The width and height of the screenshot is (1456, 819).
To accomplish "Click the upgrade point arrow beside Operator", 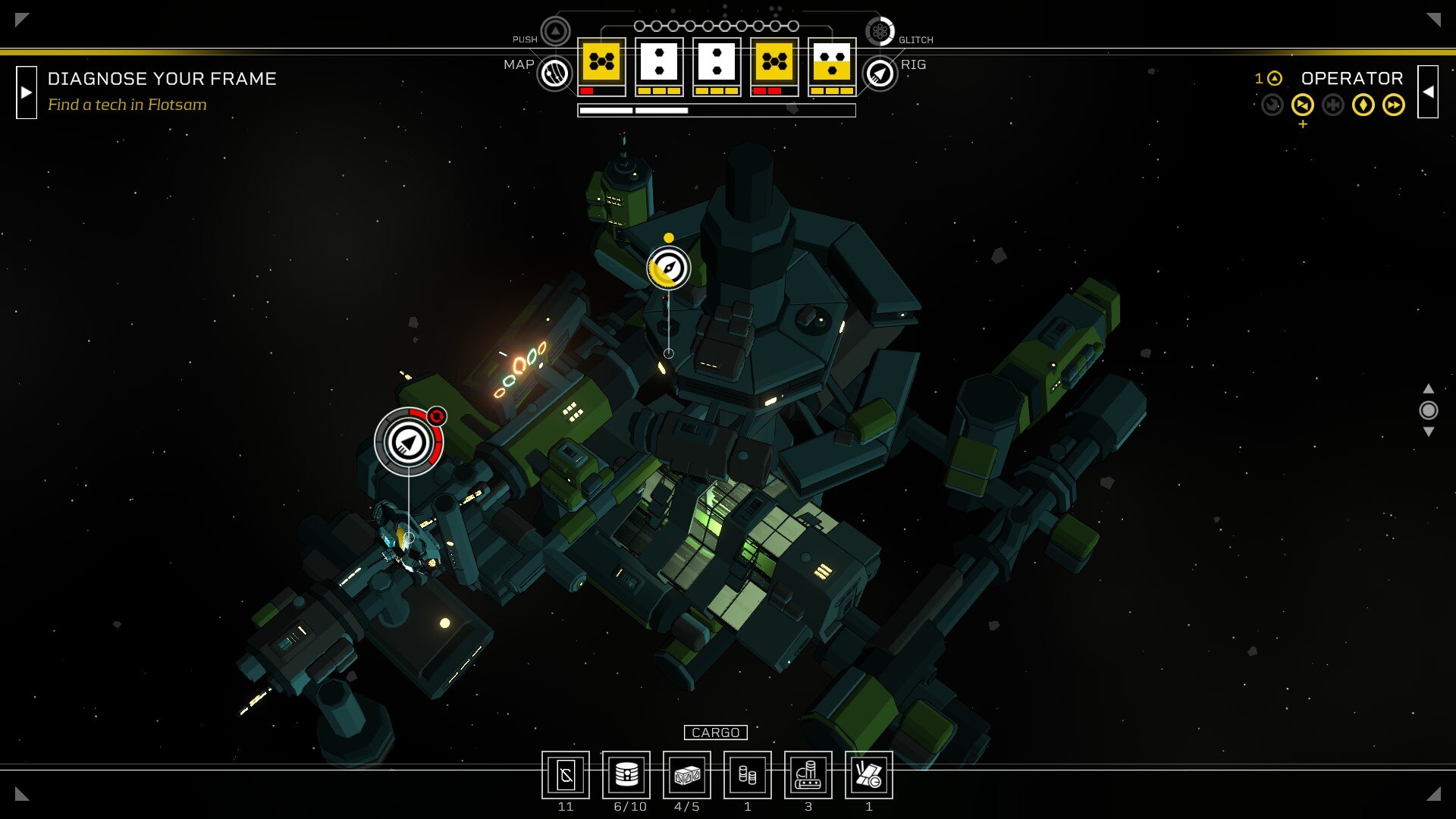I will [x=1275, y=78].
